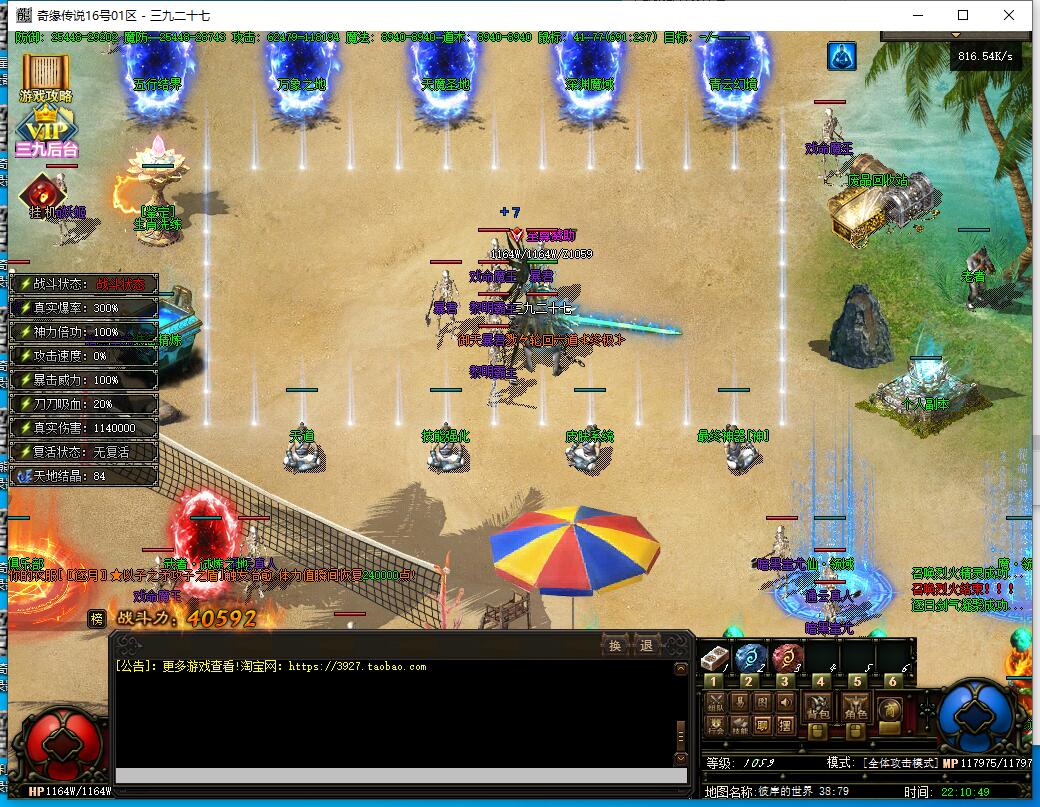
Task: Use the blue rune stone in slot 2
Action: [750, 658]
